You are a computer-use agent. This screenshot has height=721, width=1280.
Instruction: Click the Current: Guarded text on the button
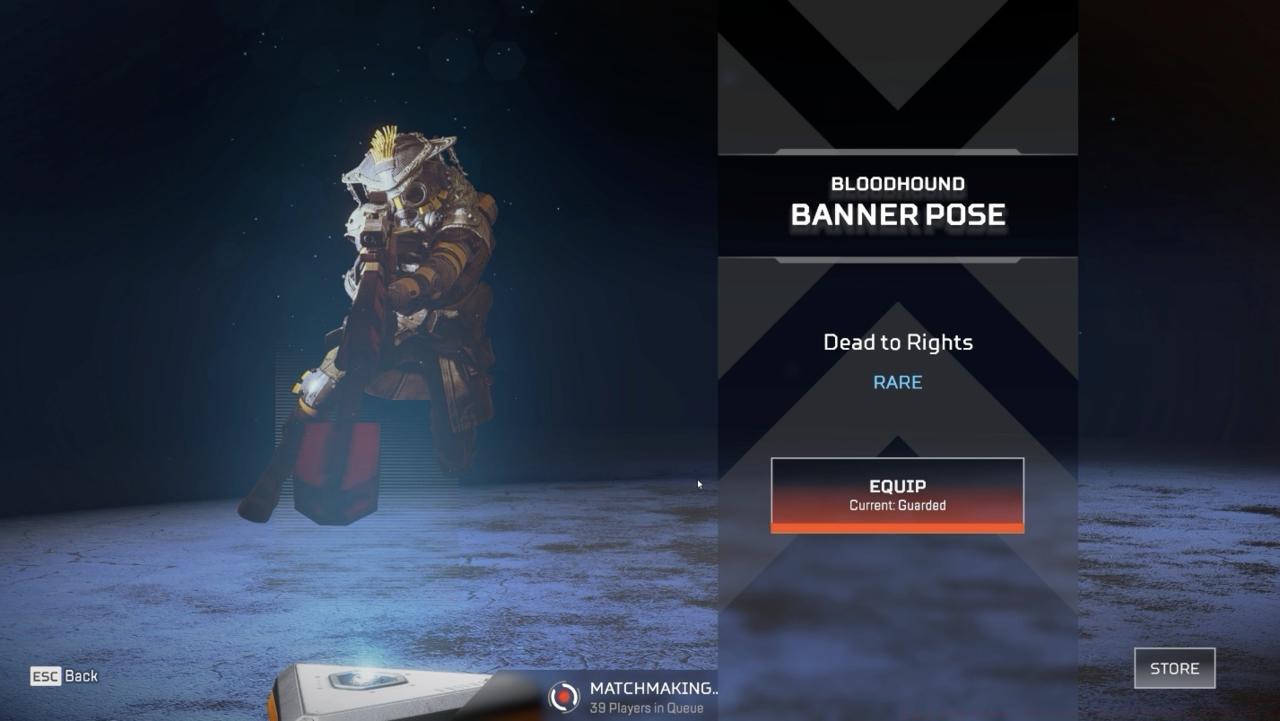coord(897,505)
